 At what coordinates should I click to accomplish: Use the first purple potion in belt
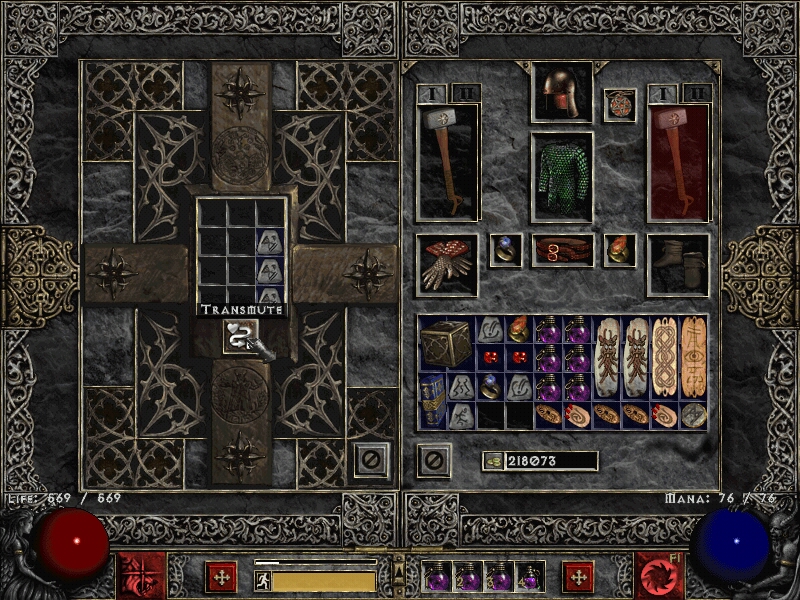438,577
